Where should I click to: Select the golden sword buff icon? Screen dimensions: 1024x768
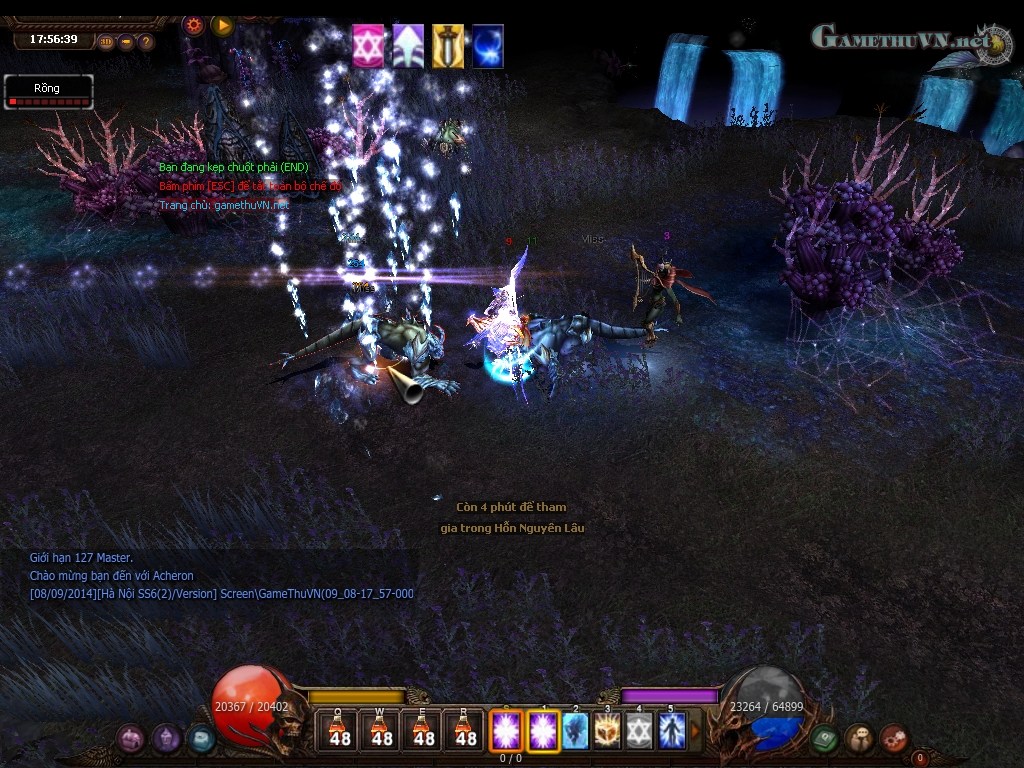[x=448, y=47]
